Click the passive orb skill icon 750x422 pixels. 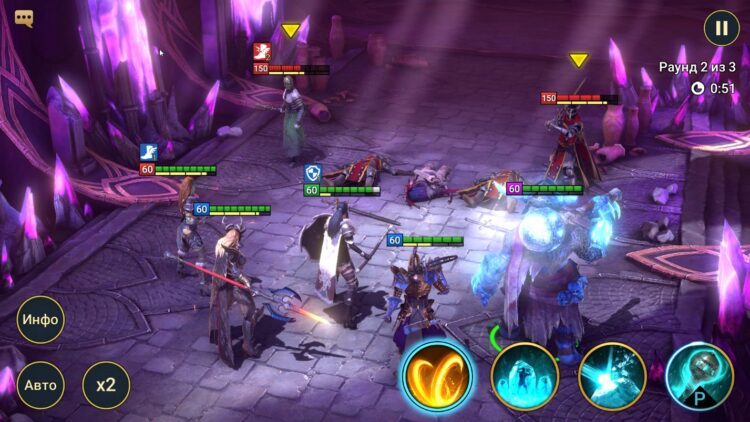(699, 376)
